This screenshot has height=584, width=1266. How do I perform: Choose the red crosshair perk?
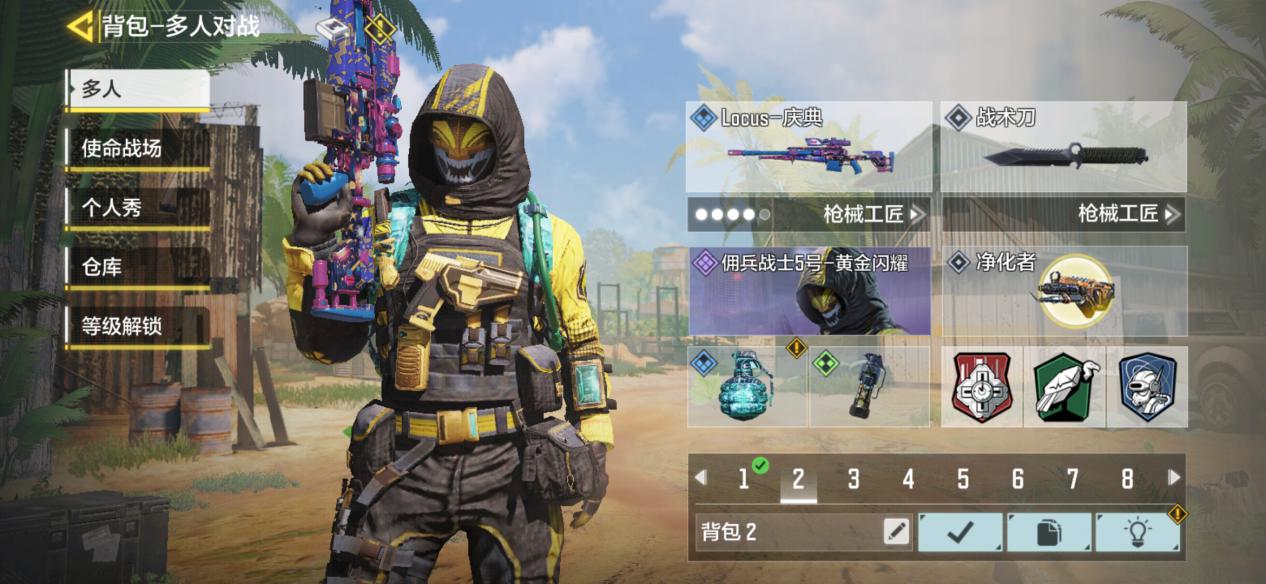982,387
